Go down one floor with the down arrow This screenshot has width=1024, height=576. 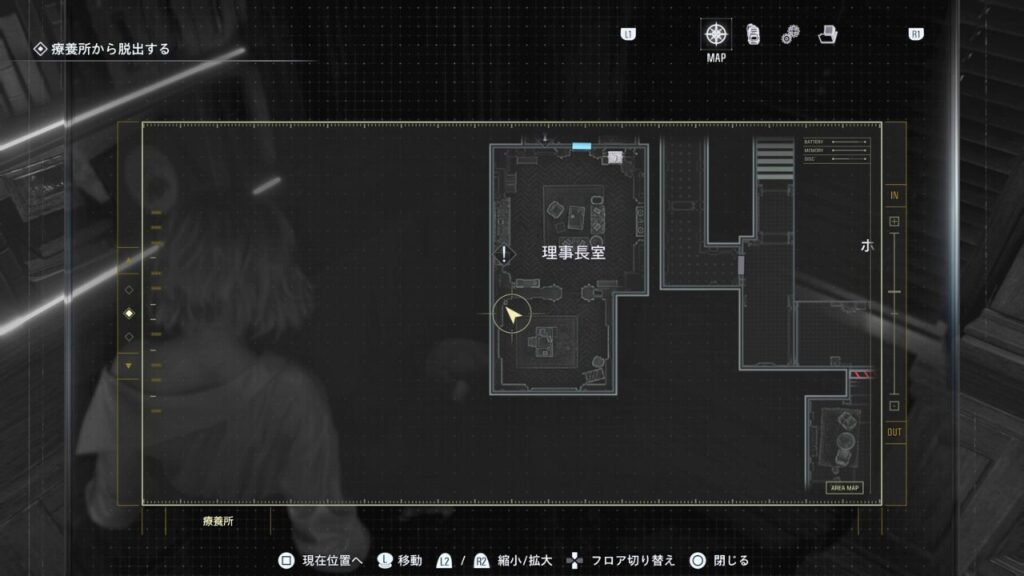click(128, 366)
